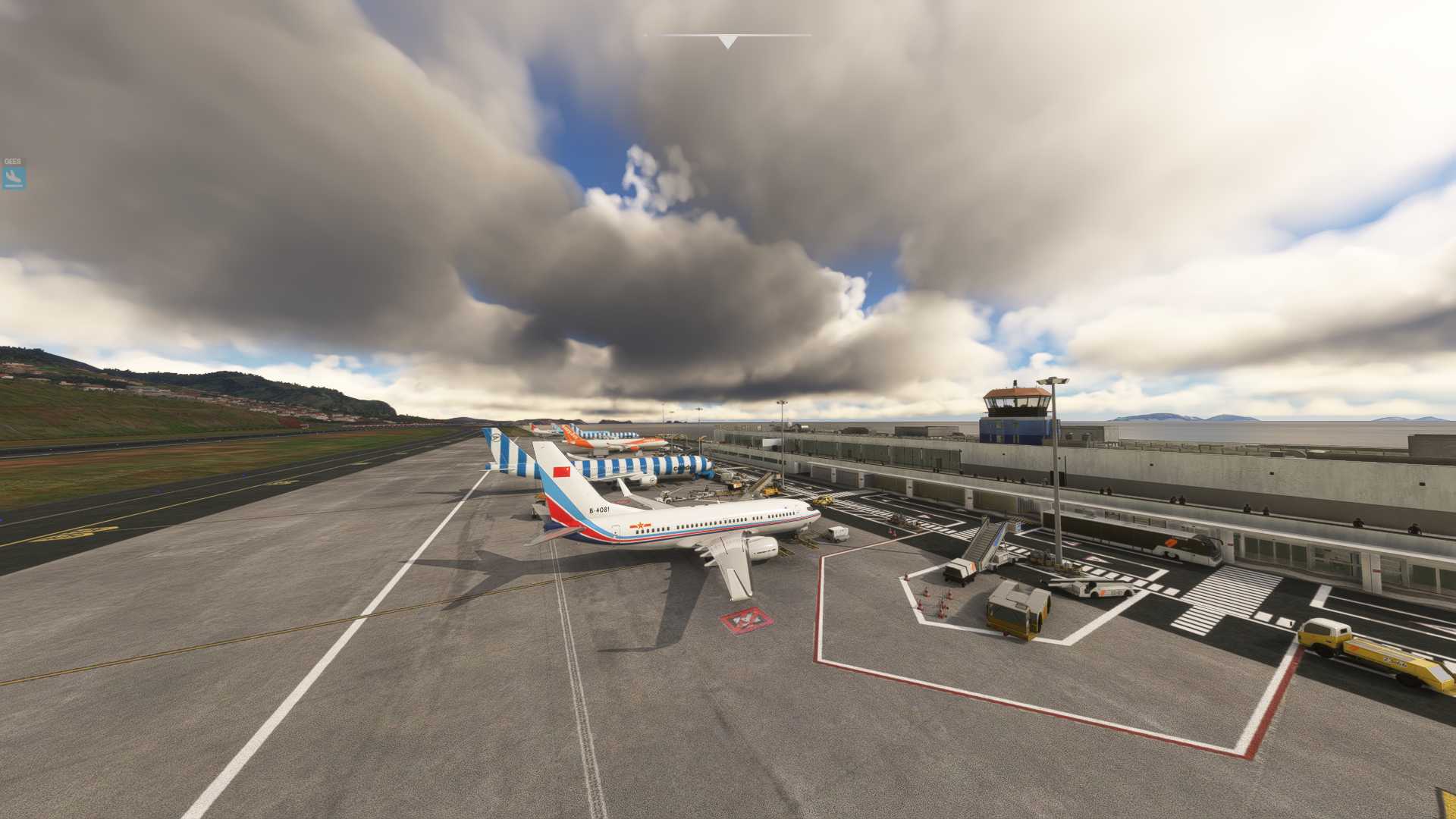Expand the collapsed toolbar arrow handle

(727, 42)
